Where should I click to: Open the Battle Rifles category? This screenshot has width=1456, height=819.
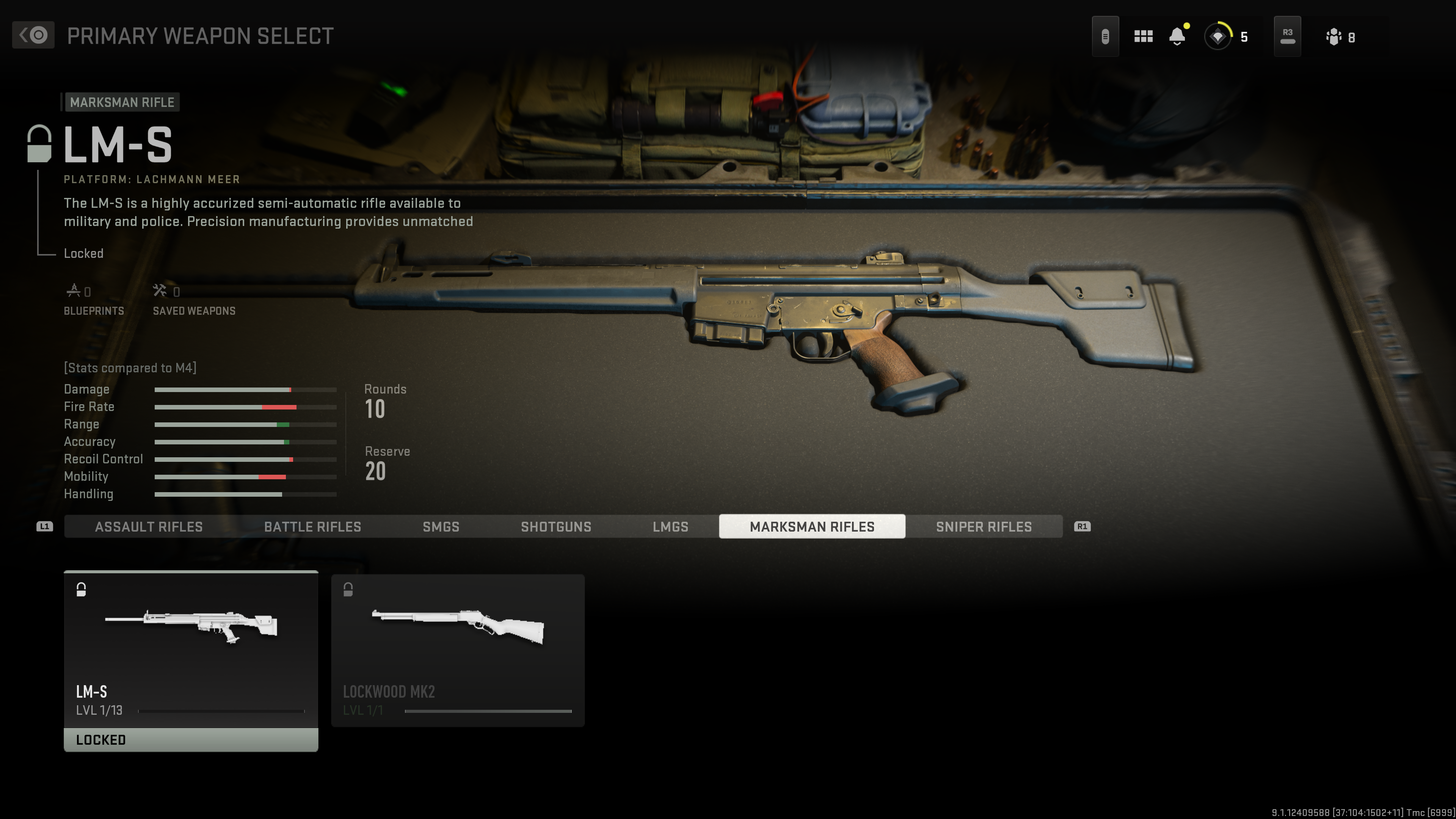(x=312, y=527)
